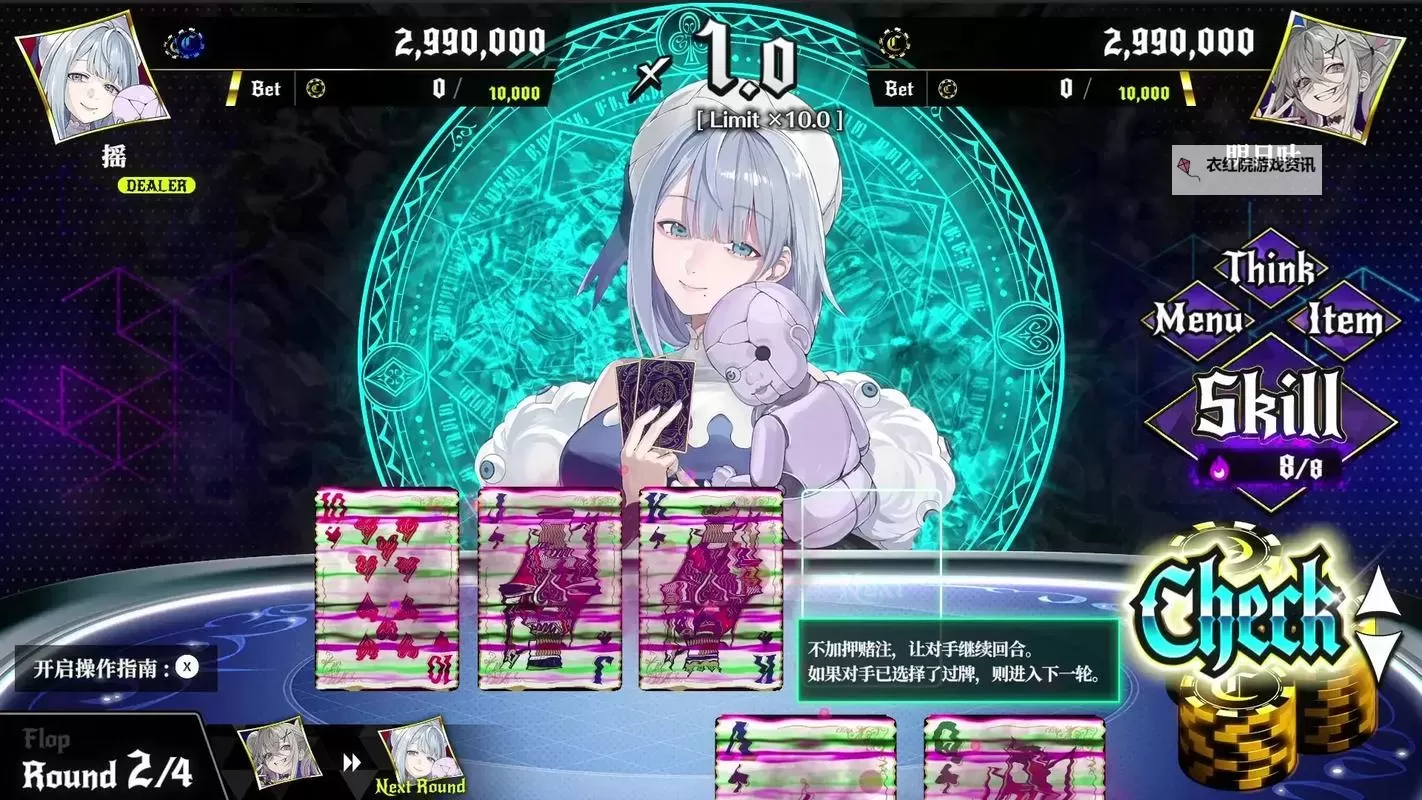This screenshot has width=1422, height=800.
Task: Click the fast-forward arrows before Next Round
Action: point(351,761)
